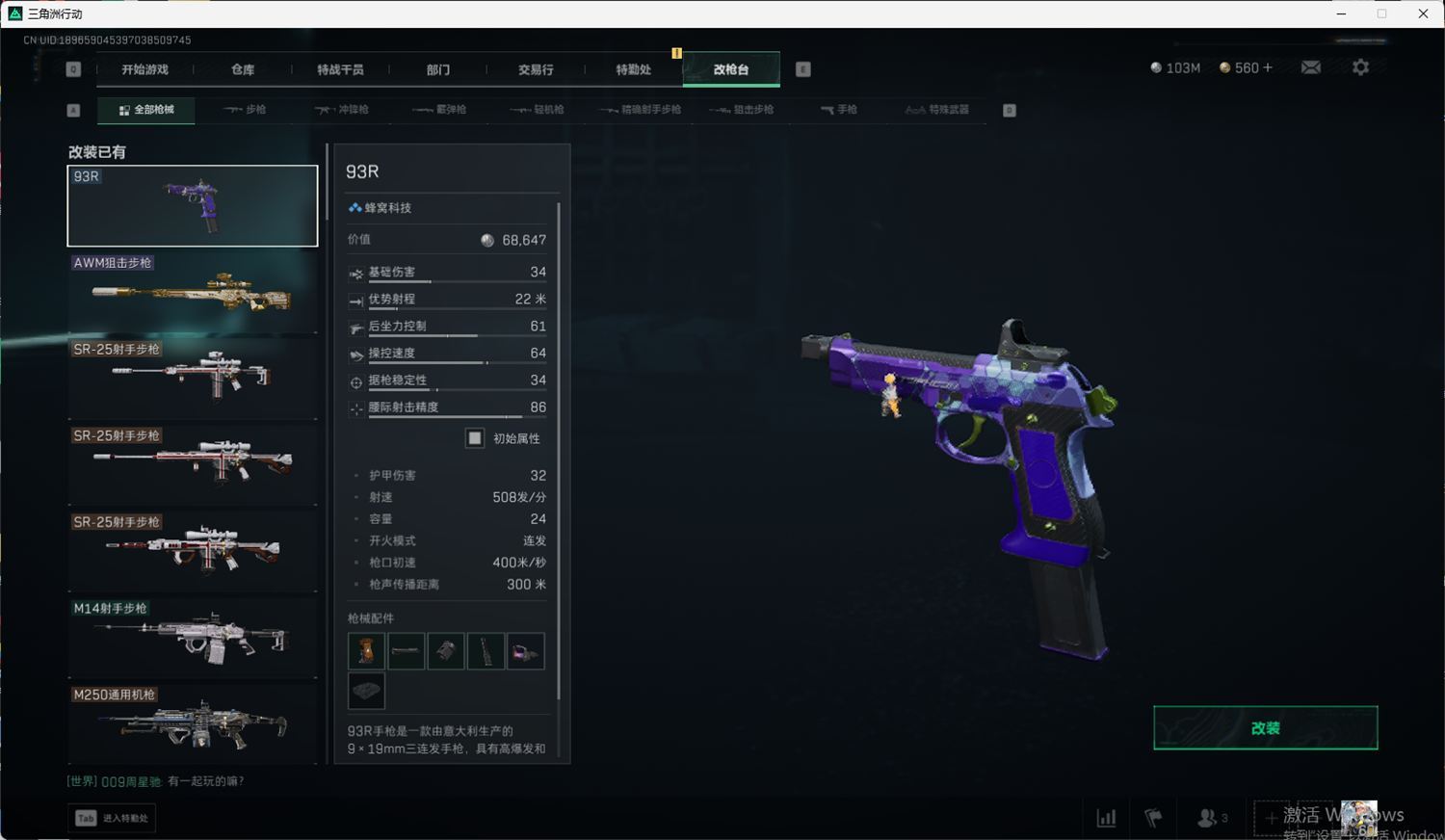Switch to the 仓库 tab
Screen dimensions: 1445x840
243,69
